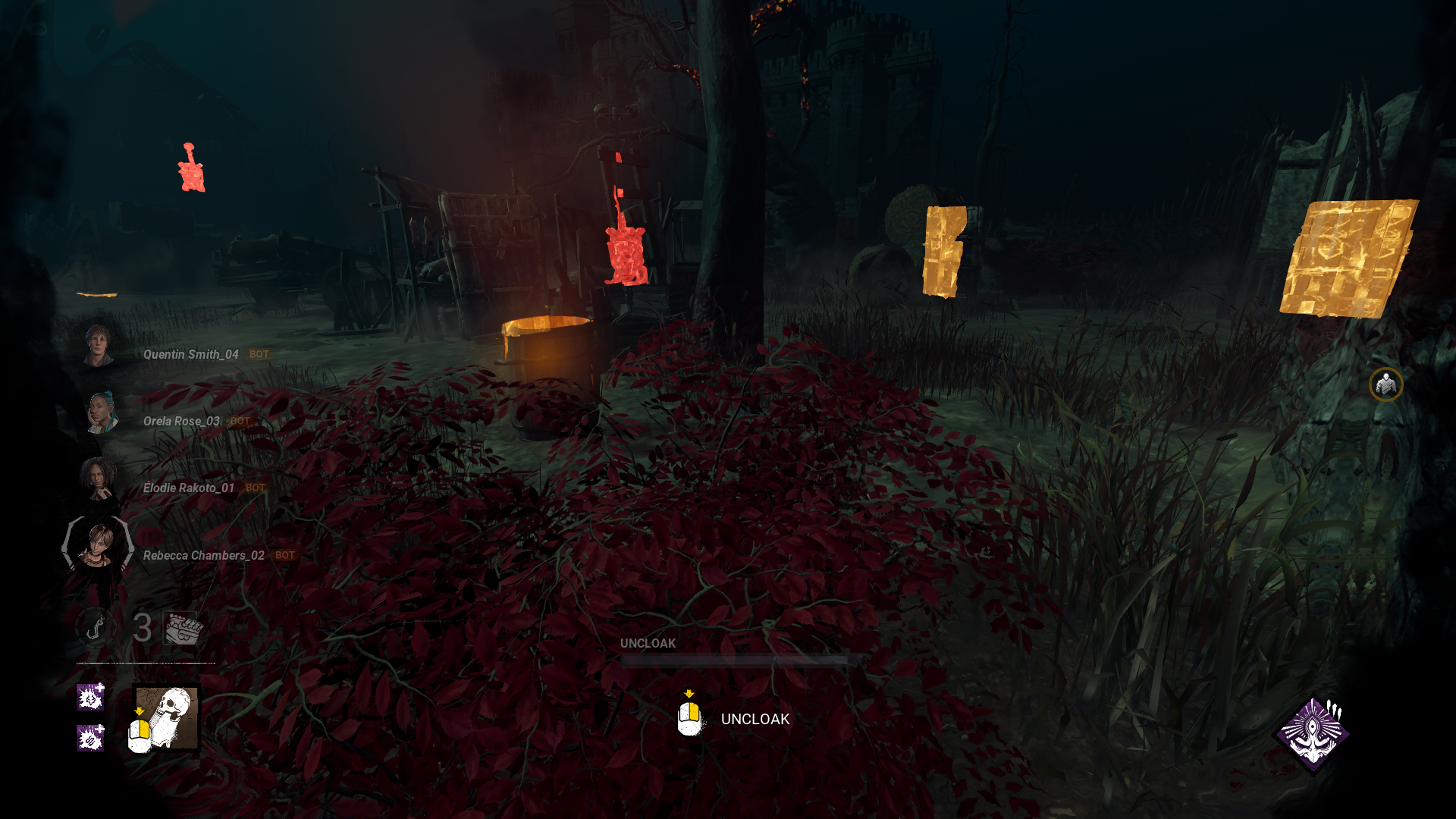Click the yellow mouse button prompt icon
Image resolution: width=1456 pixels, height=819 pixels.
689,717
